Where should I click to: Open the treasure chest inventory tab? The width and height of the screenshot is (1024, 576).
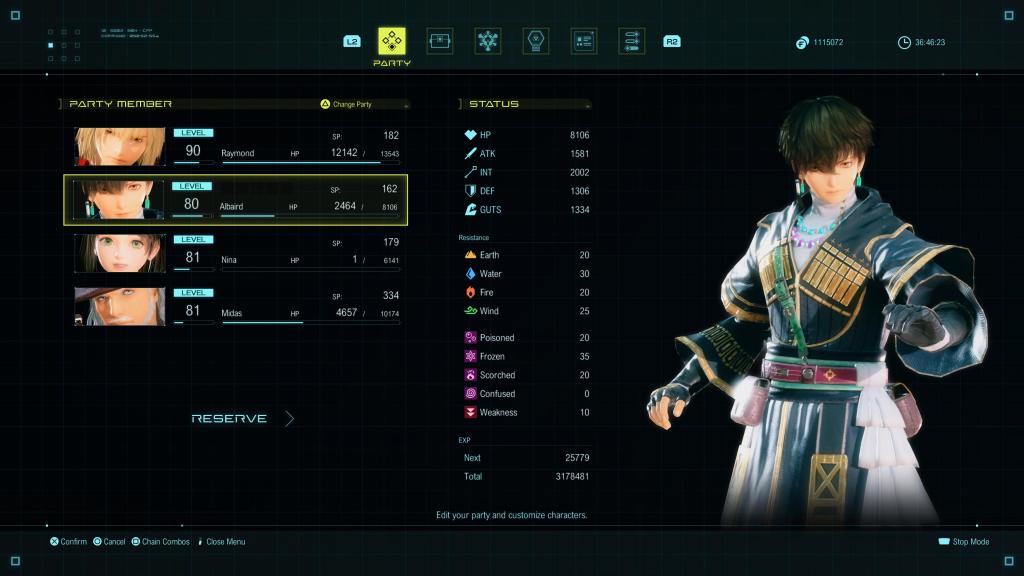(x=440, y=41)
